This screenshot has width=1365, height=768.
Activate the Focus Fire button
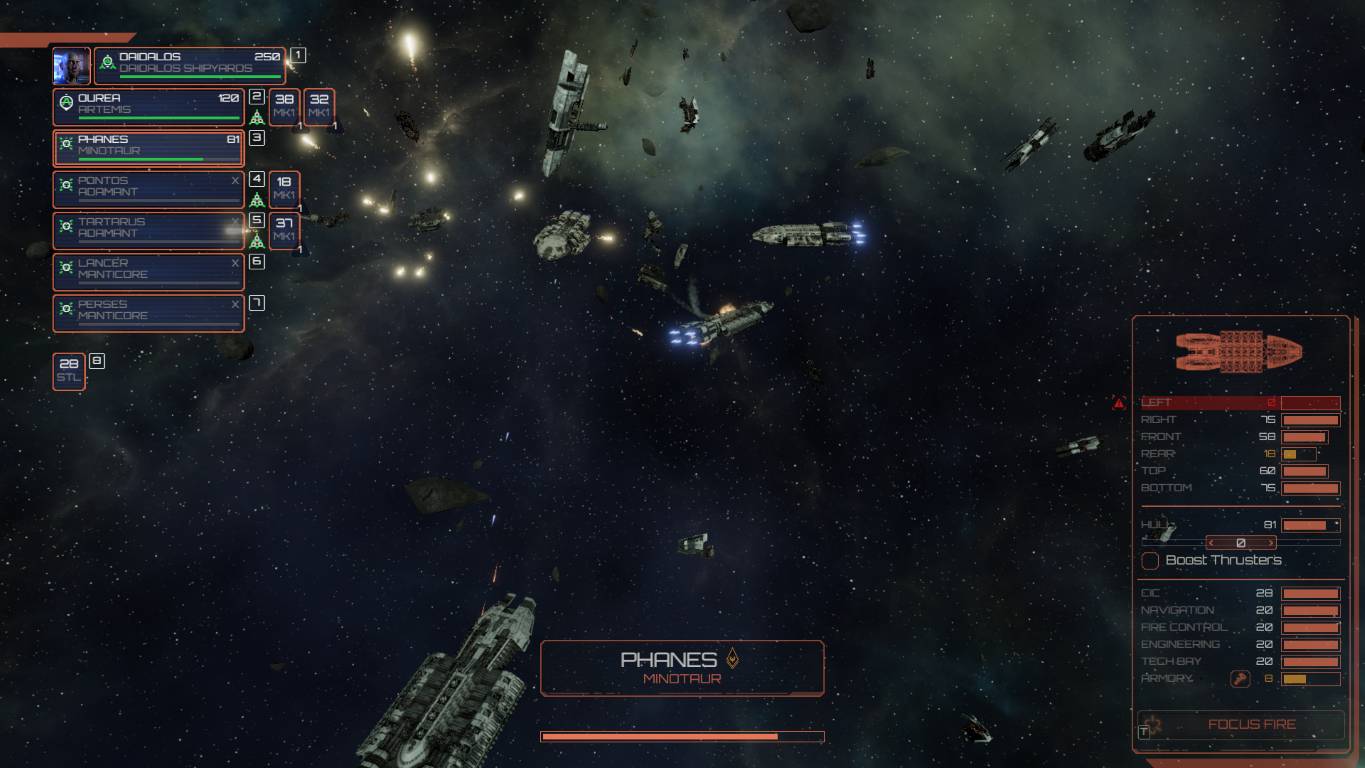click(x=1241, y=725)
